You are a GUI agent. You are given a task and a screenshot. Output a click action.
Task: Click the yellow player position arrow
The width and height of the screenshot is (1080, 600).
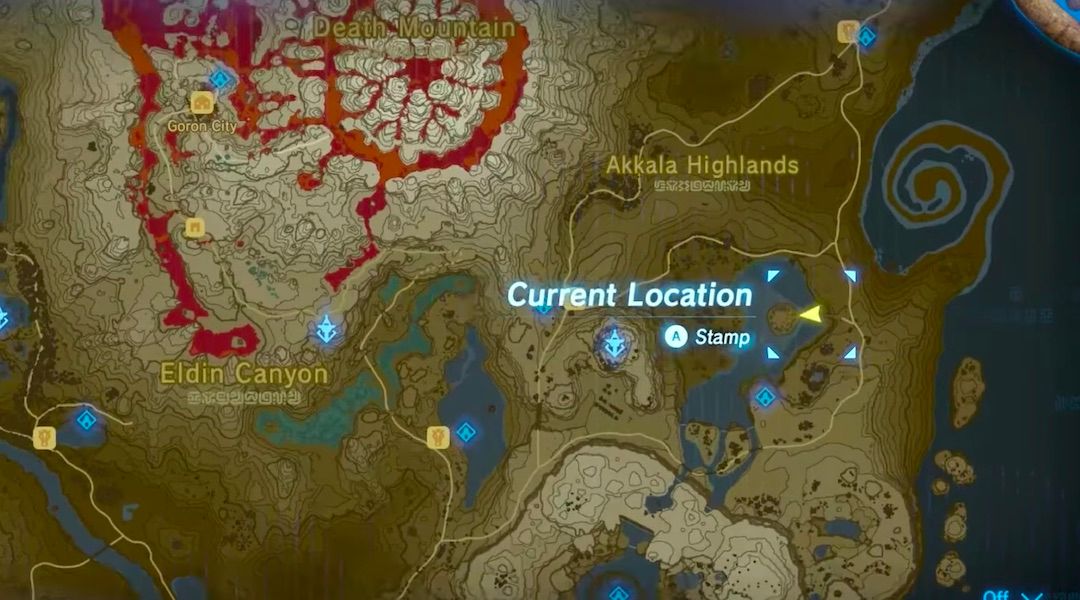pos(810,316)
